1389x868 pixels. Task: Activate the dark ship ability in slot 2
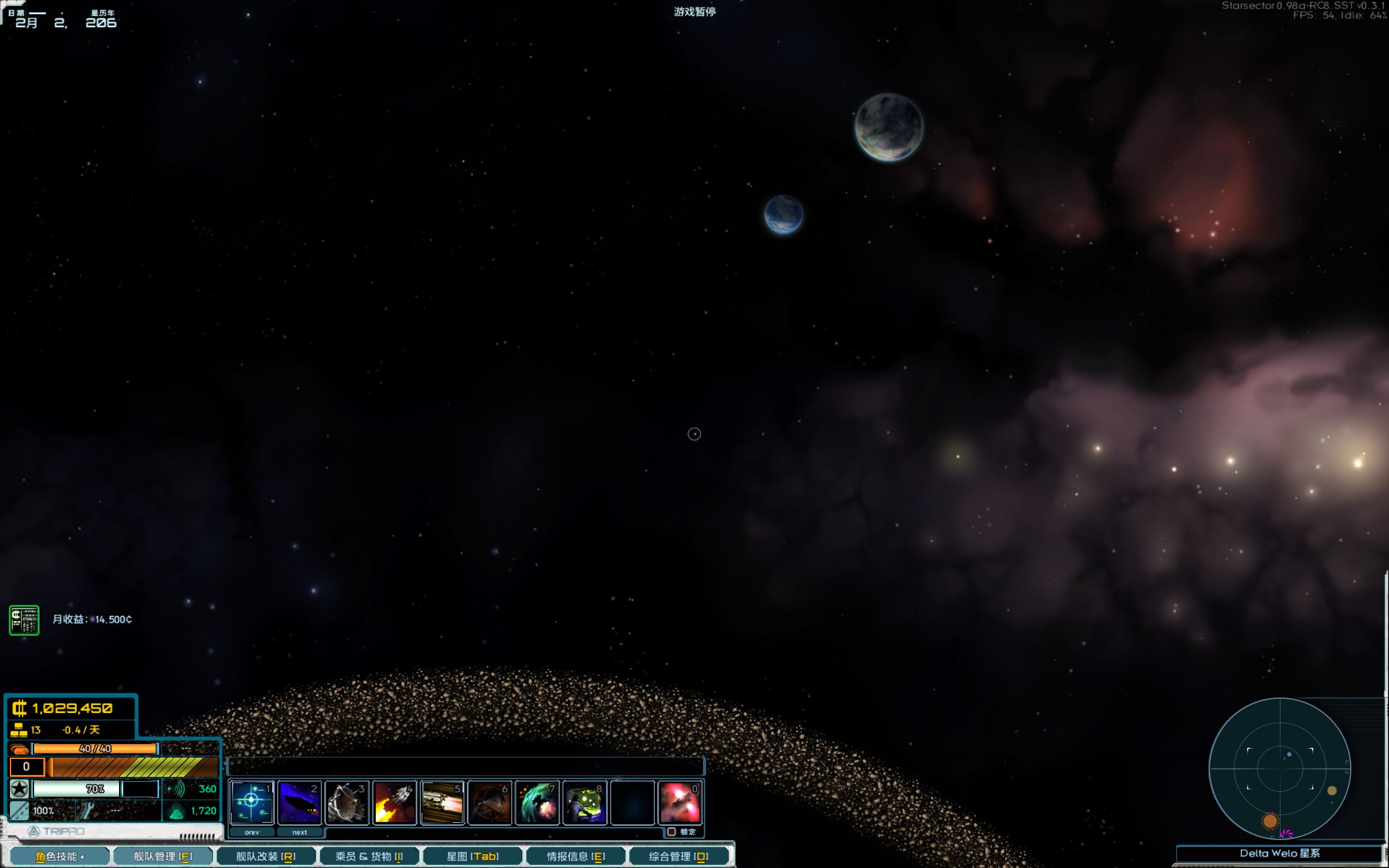(300, 802)
